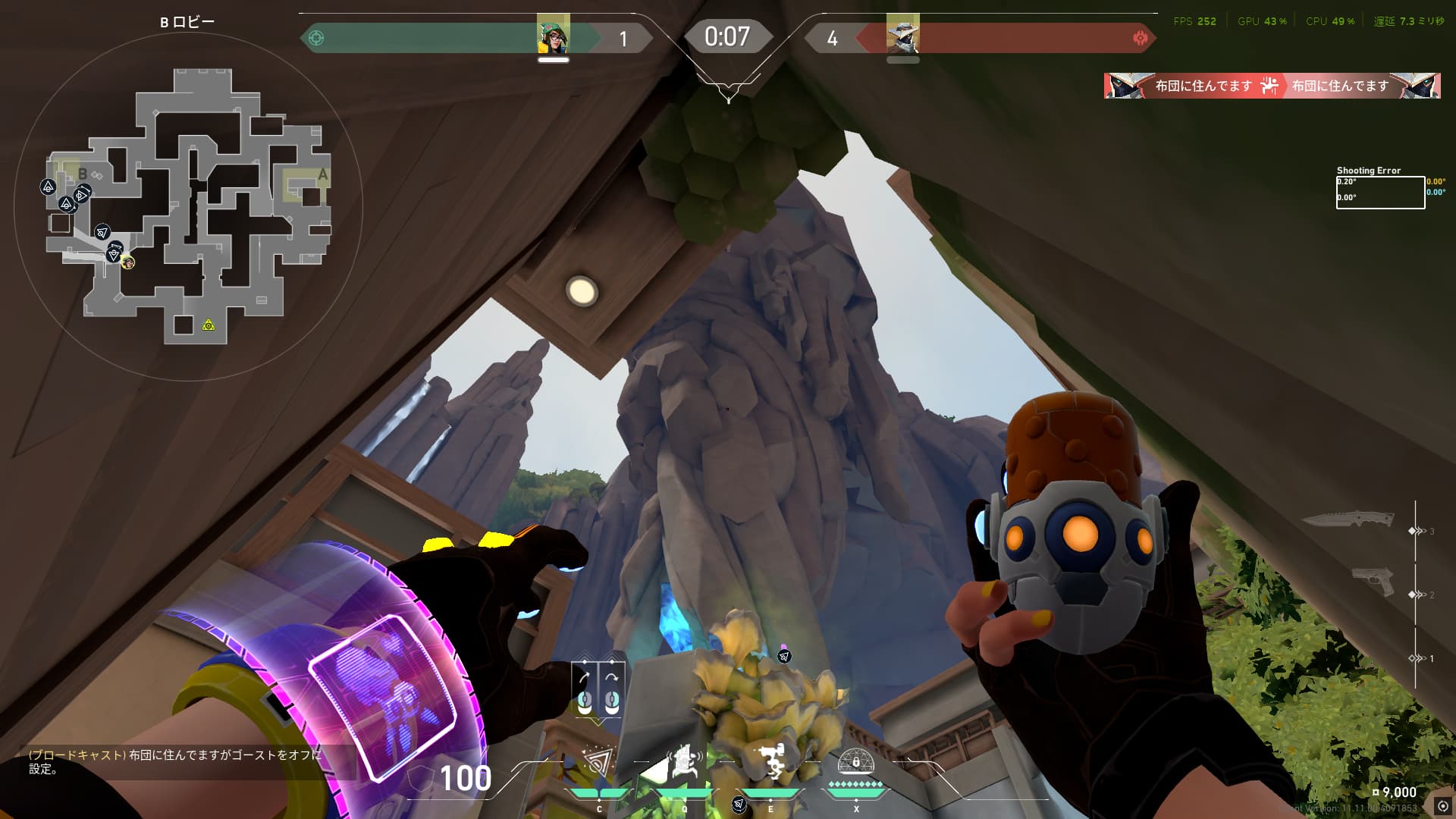Viewport: 1456px width, 819px height.
Task: Click the circular minimap
Action: [x=188, y=206]
